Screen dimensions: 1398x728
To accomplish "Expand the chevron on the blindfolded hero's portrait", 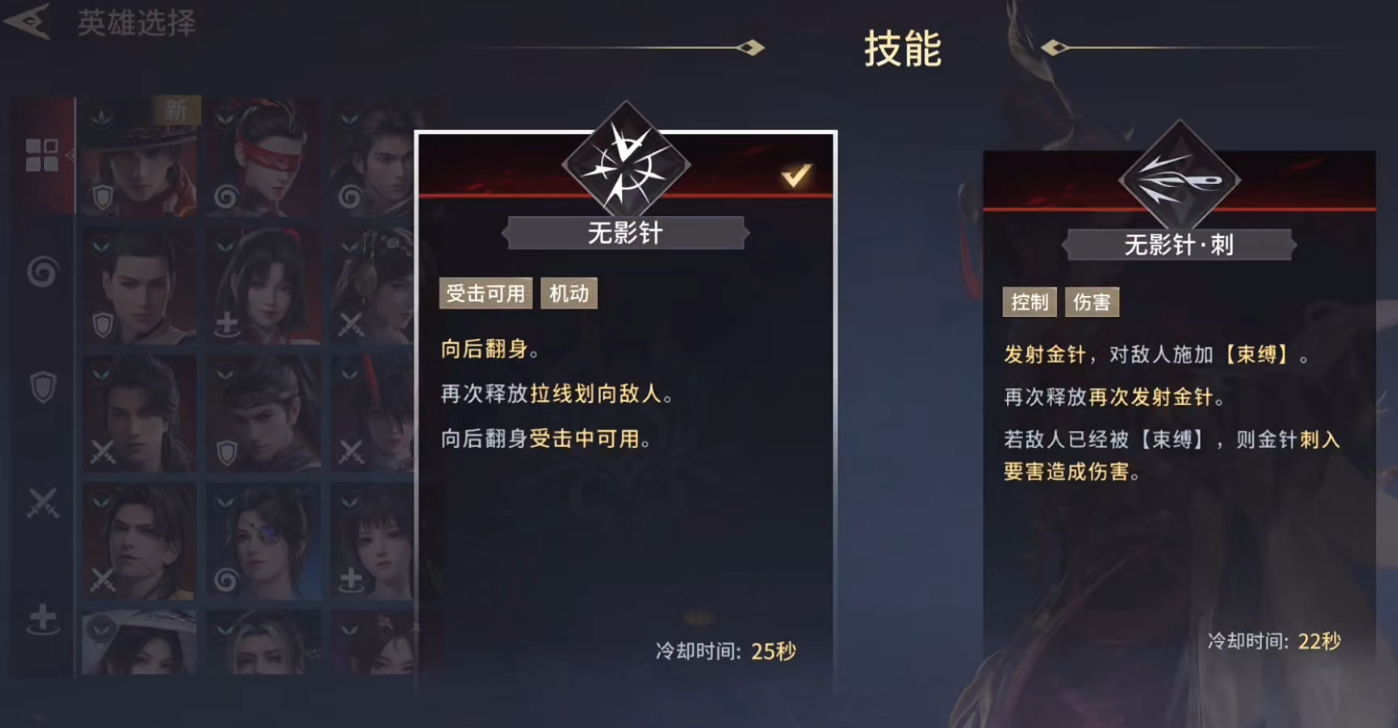I will (225, 116).
